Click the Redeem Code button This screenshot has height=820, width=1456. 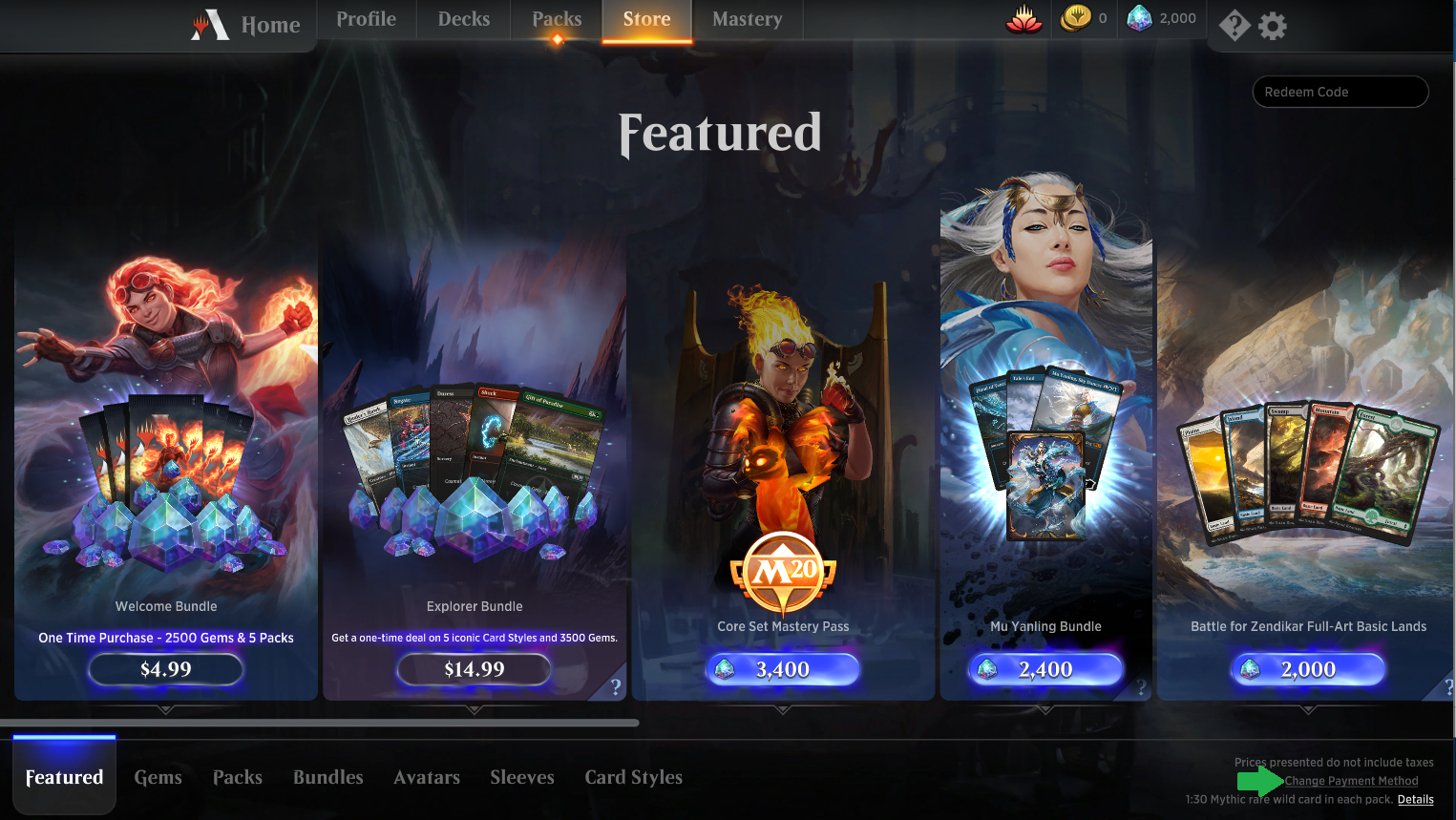coord(1340,92)
